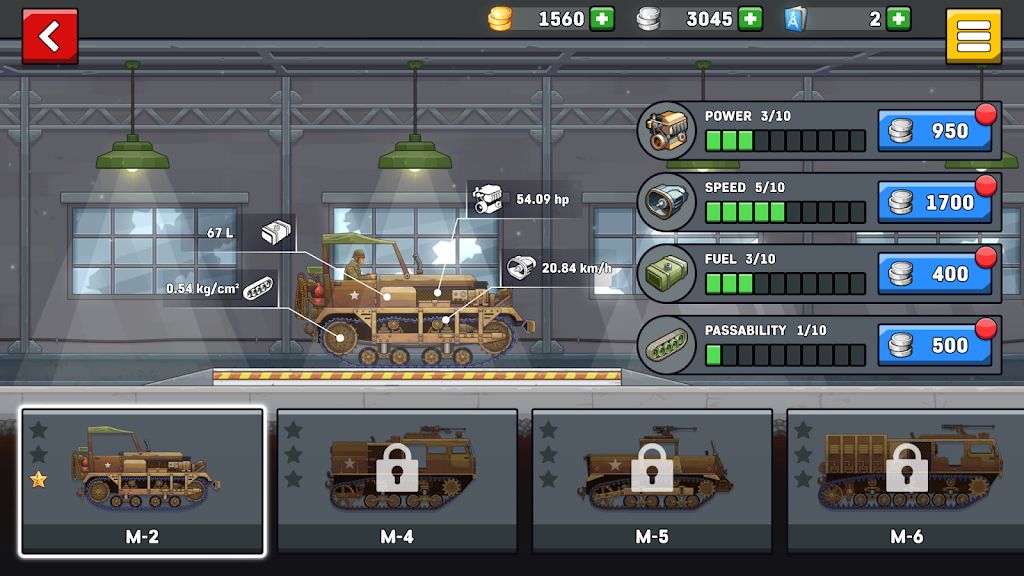
Task: Click the Speed headlight stat icon
Action: (x=667, y=202)
